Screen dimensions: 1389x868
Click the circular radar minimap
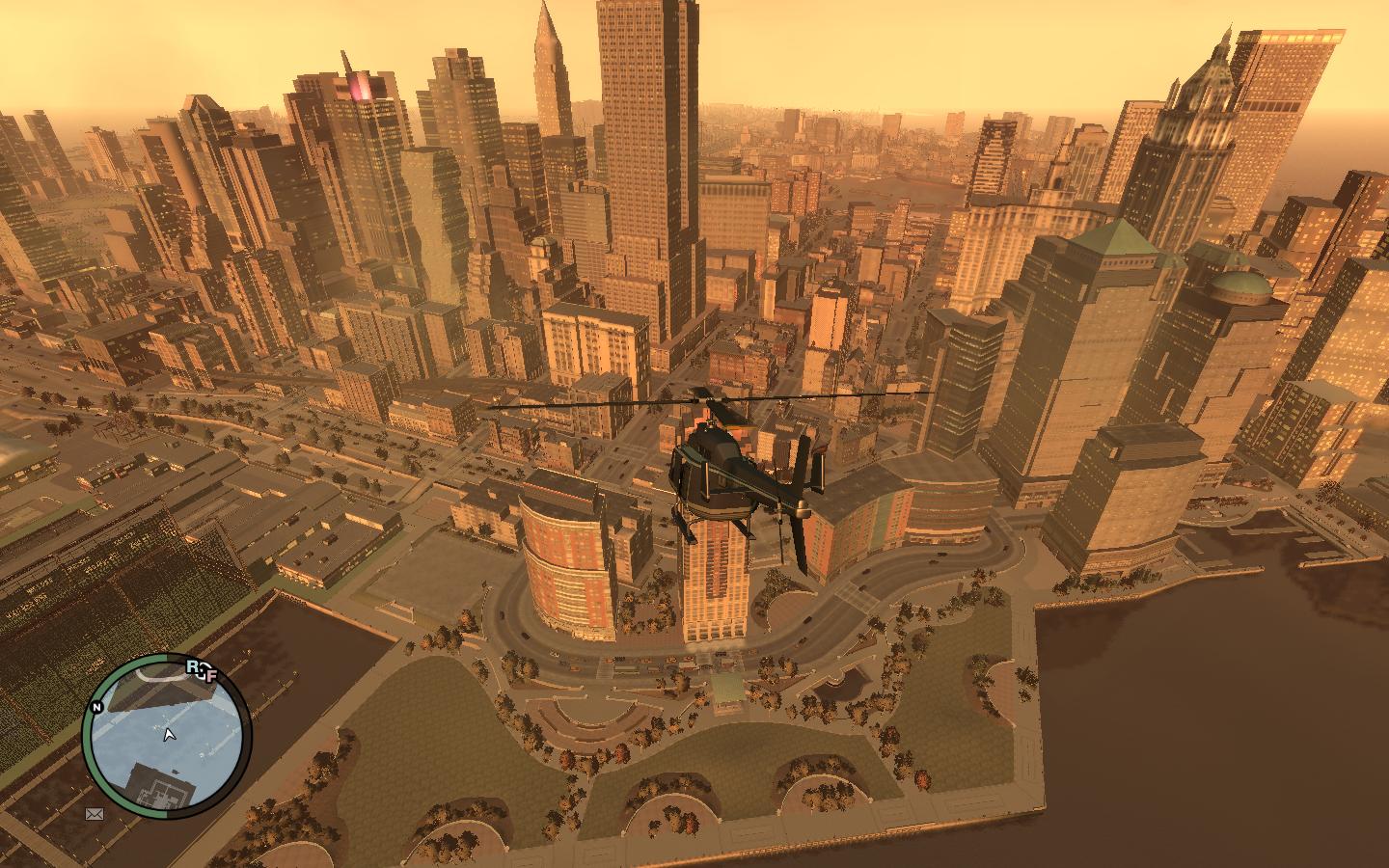(166, 737)
